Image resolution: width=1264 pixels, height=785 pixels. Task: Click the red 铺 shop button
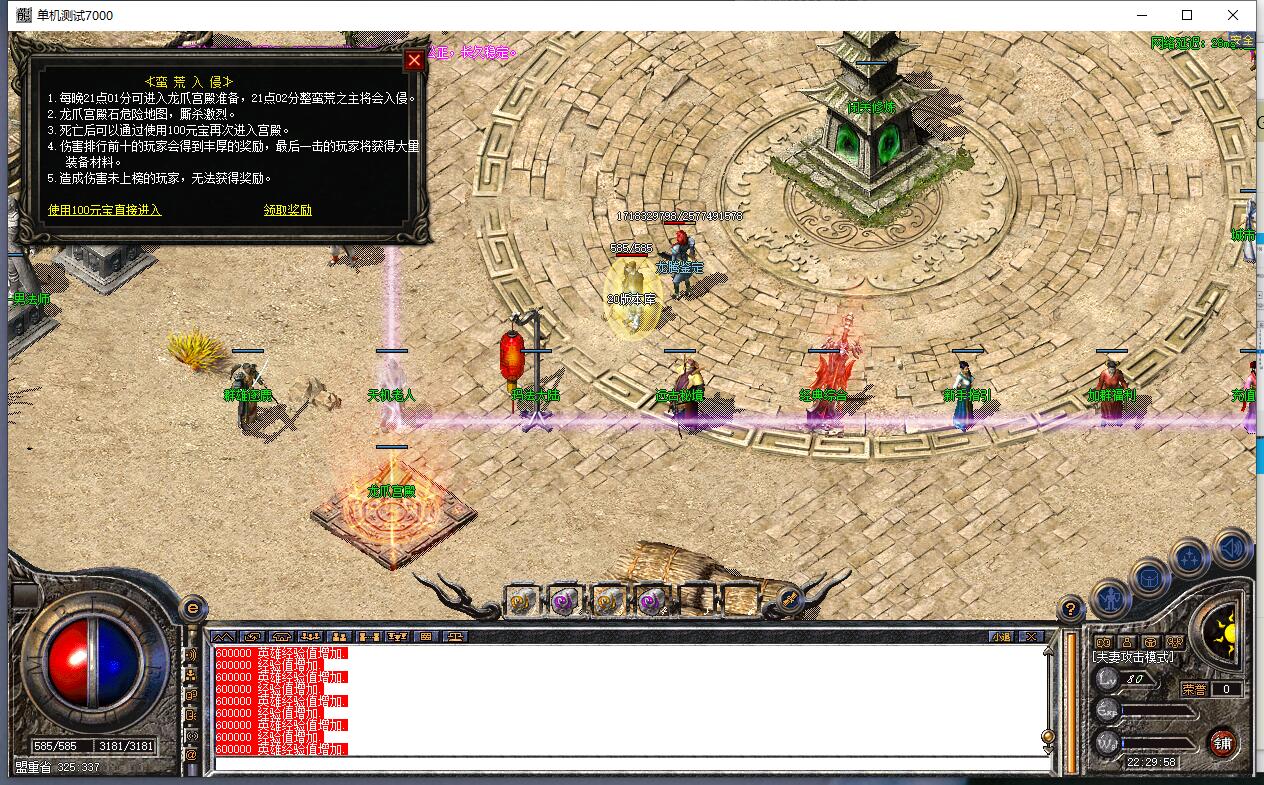[x=1222, y=742]
